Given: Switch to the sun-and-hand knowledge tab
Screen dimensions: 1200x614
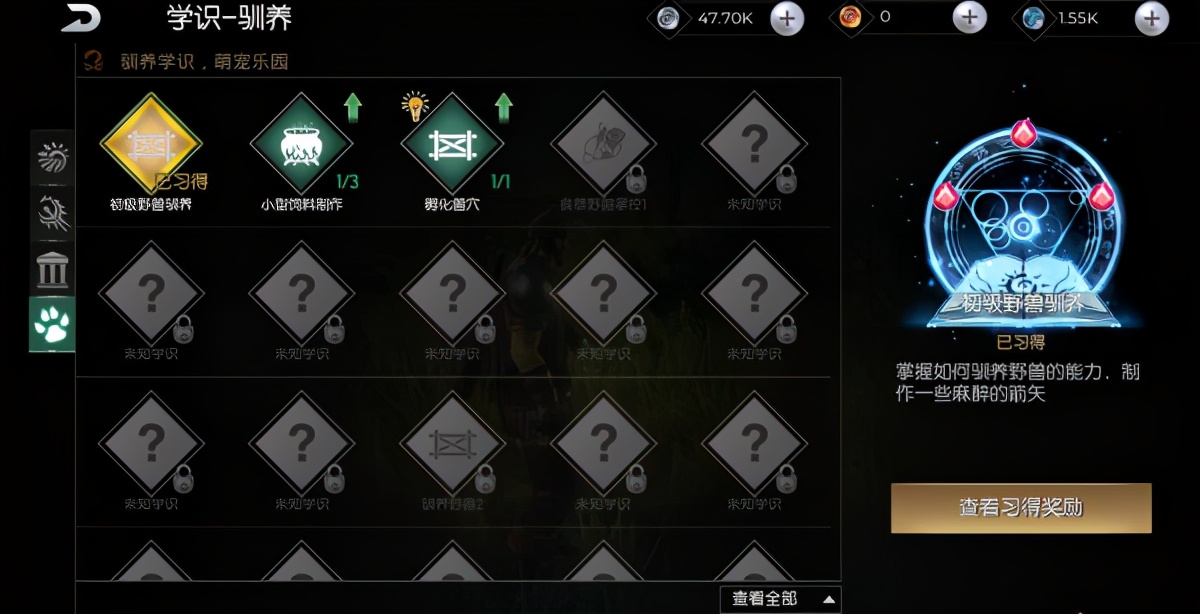Looking at the screenshot, I should point(52,157).
